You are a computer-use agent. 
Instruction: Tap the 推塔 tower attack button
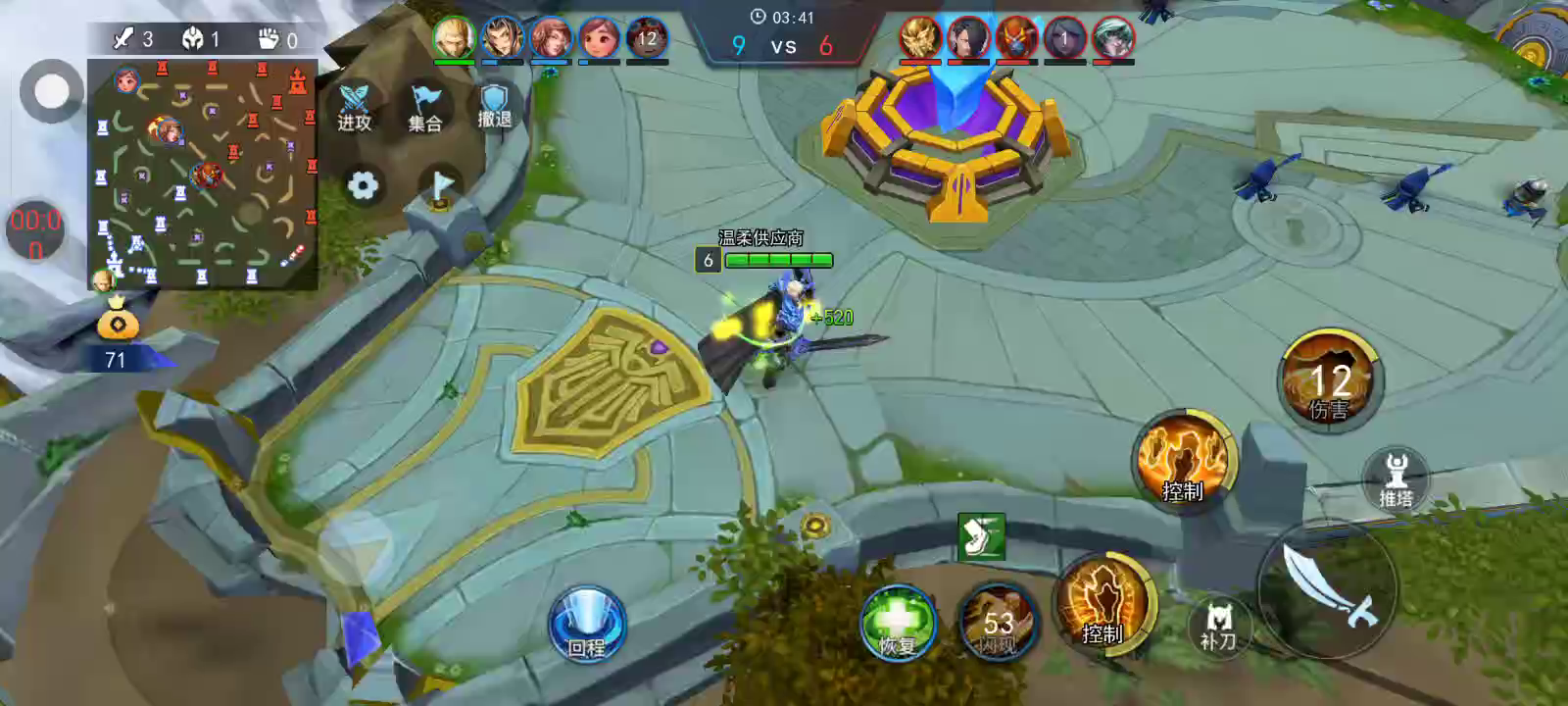pyautogui.click(x=1396, y=479)
